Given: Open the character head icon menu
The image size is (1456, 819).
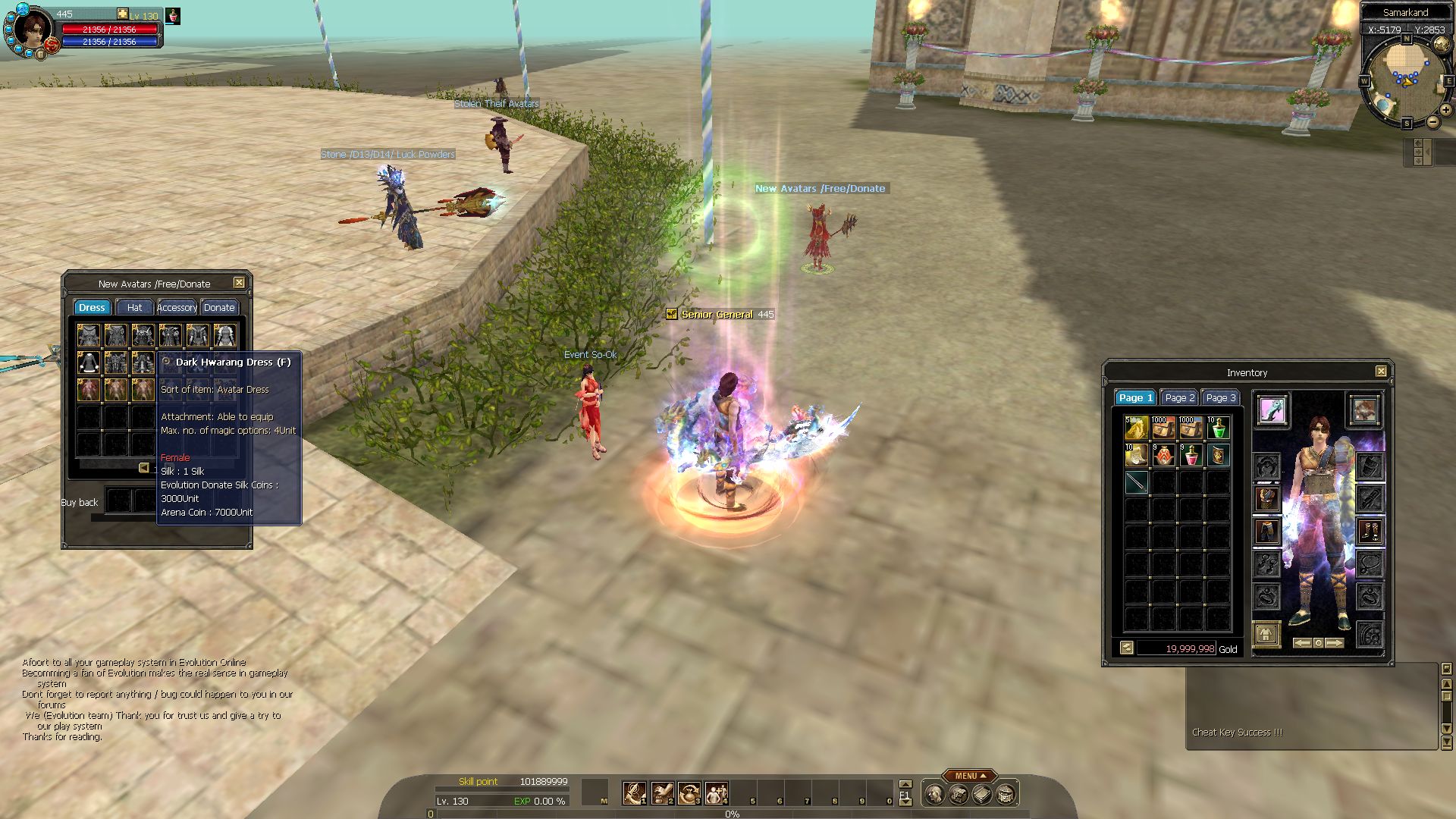Looking at the screenshot, I should tap(935, 795).
